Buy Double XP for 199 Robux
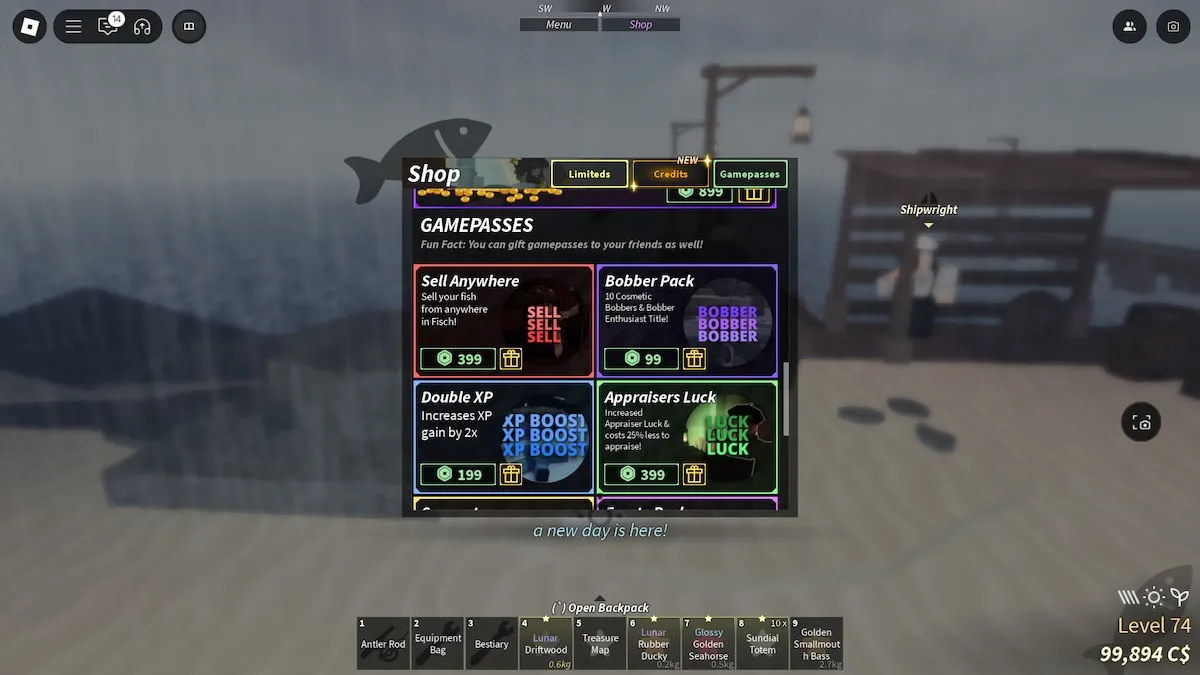This screenshot has height=675, width=1200. (458, 474)
